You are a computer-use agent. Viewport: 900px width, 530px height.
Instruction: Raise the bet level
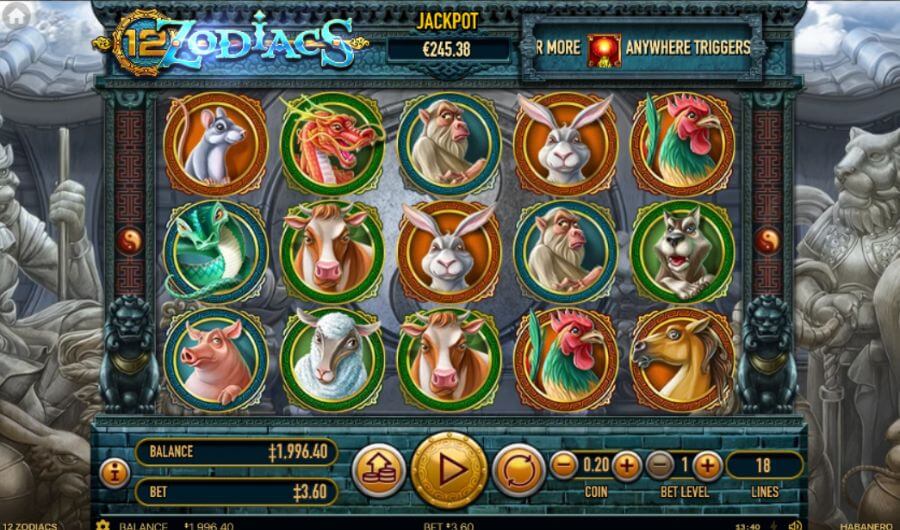[706, 465]
